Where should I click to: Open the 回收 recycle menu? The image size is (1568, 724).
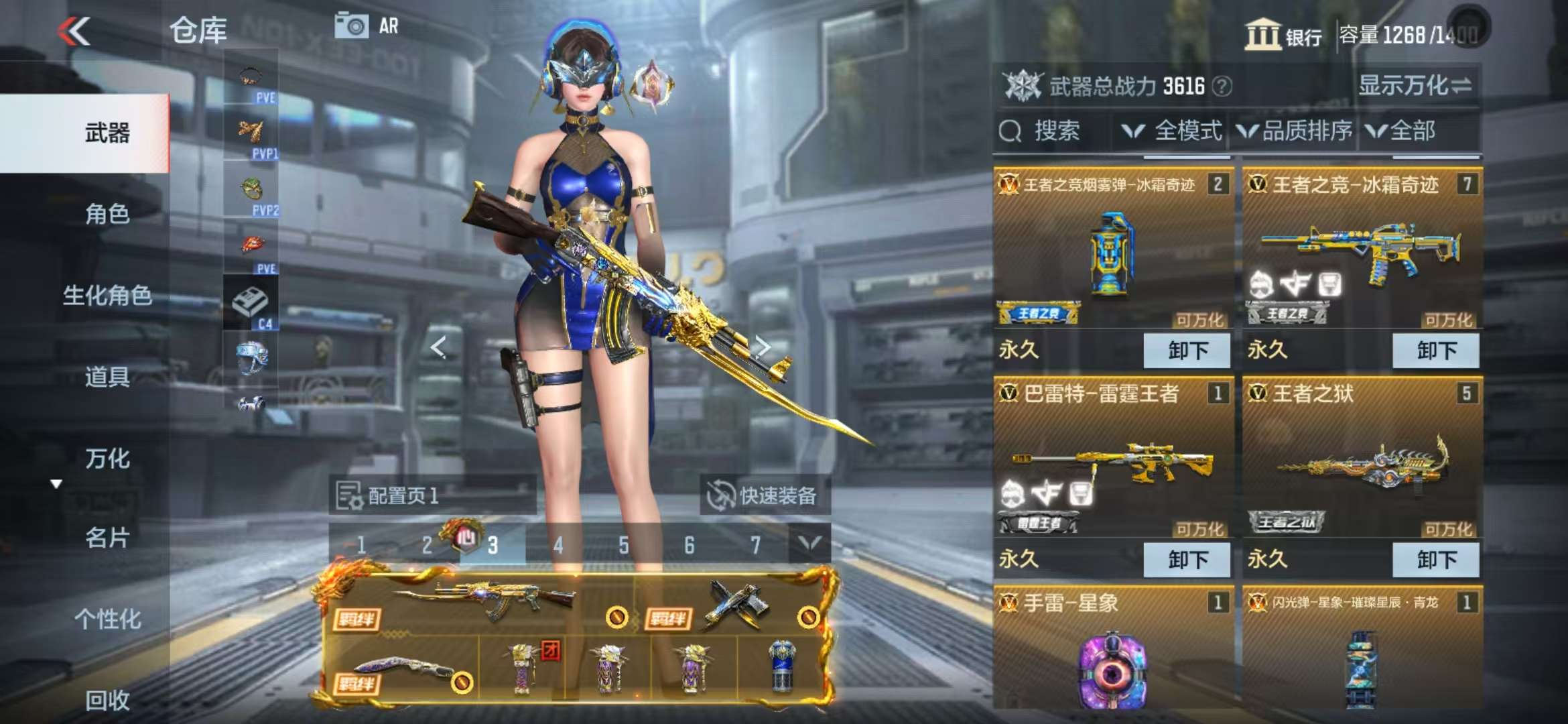[x=107, y=701]
